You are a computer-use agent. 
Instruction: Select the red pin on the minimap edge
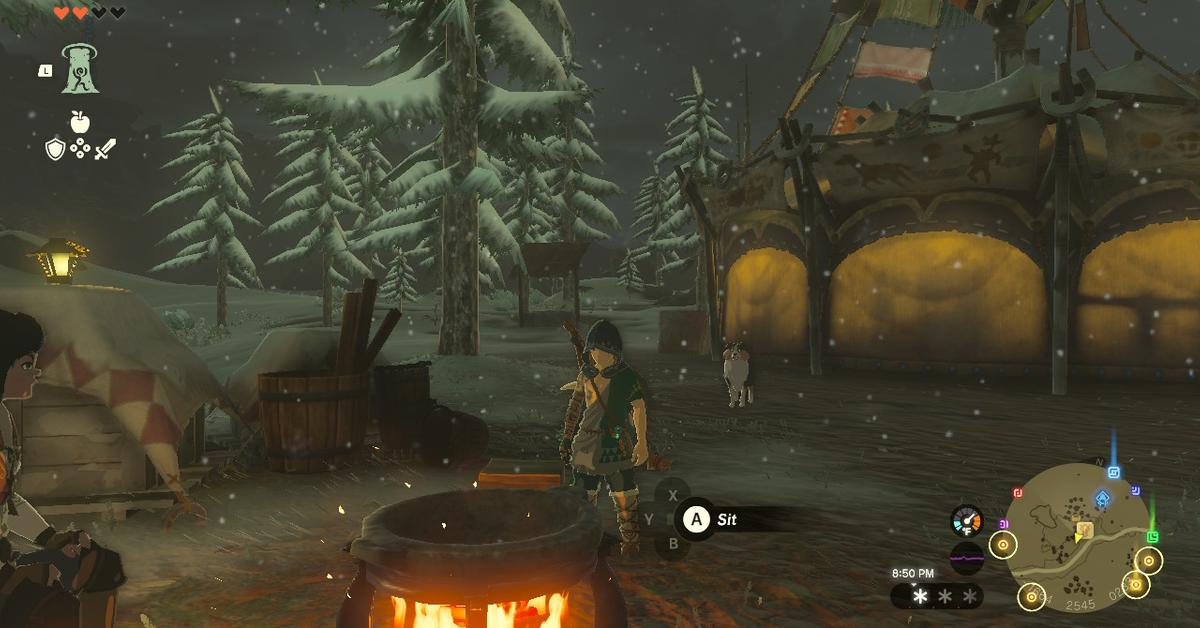1018,492
